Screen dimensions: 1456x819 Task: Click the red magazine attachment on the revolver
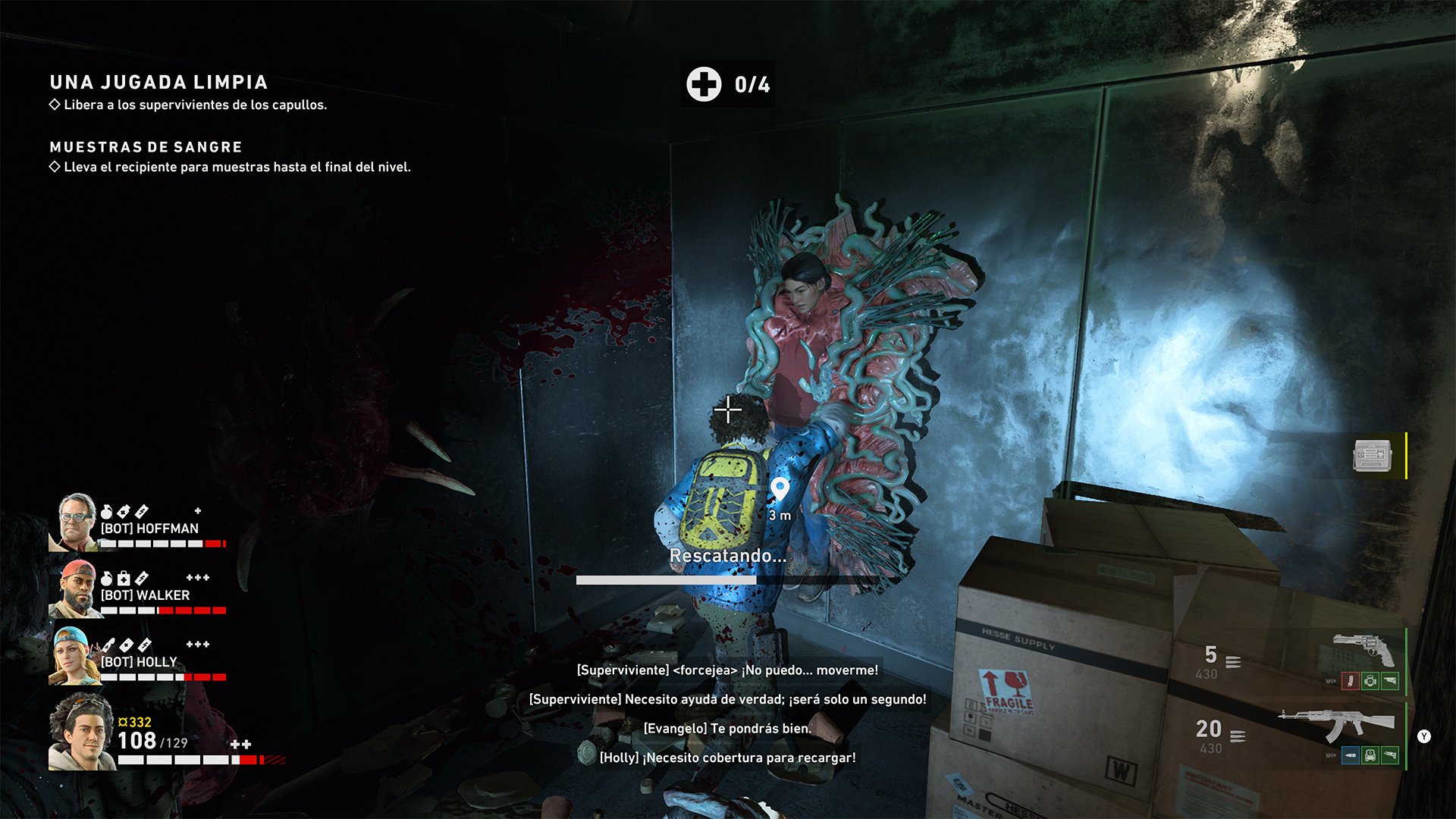[1351, 682]
